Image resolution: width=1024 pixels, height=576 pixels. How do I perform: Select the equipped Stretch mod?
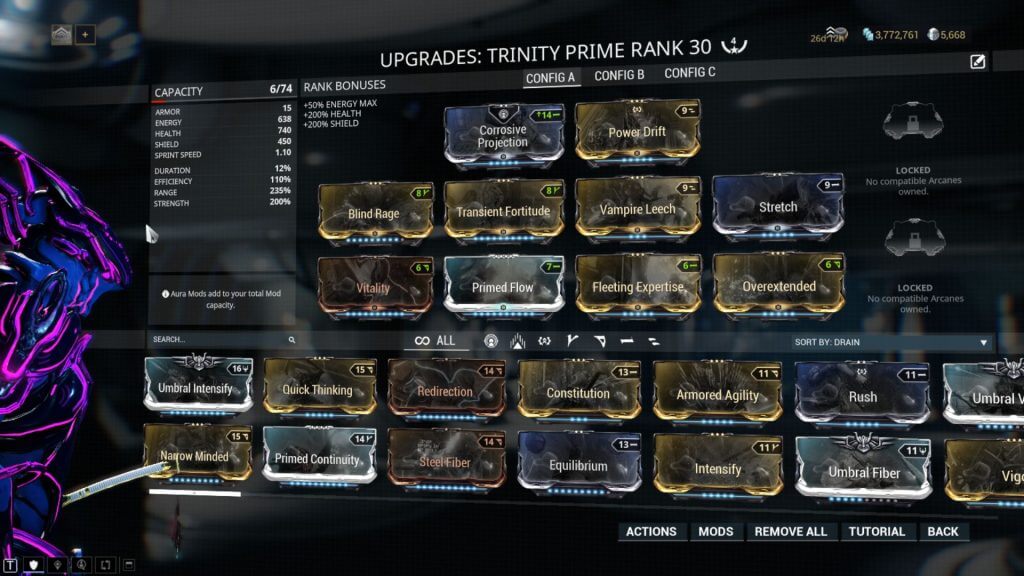click(777, 207)
